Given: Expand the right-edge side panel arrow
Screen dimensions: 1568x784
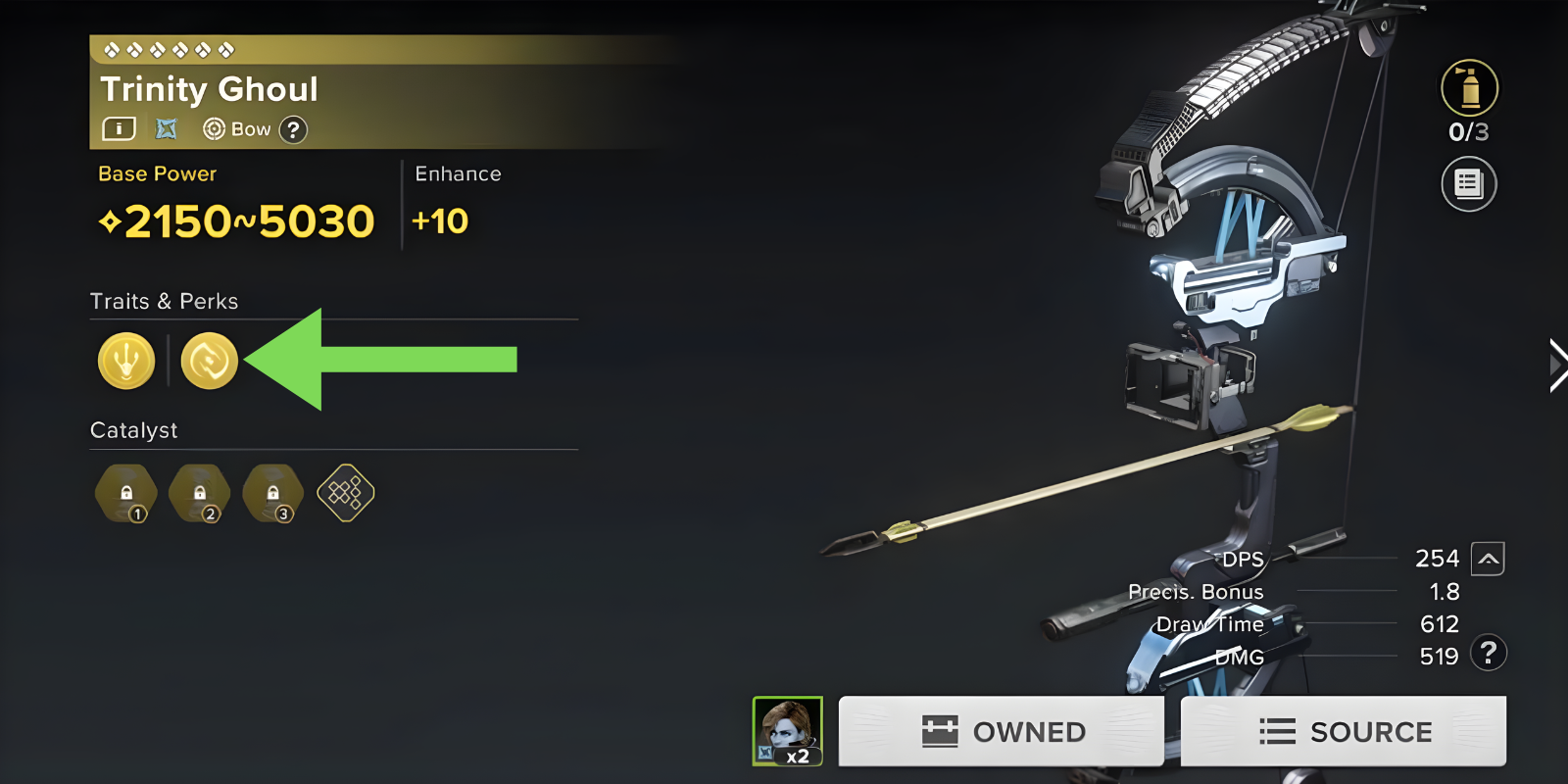Looking at the screenshot, I should click(1557, 364).
